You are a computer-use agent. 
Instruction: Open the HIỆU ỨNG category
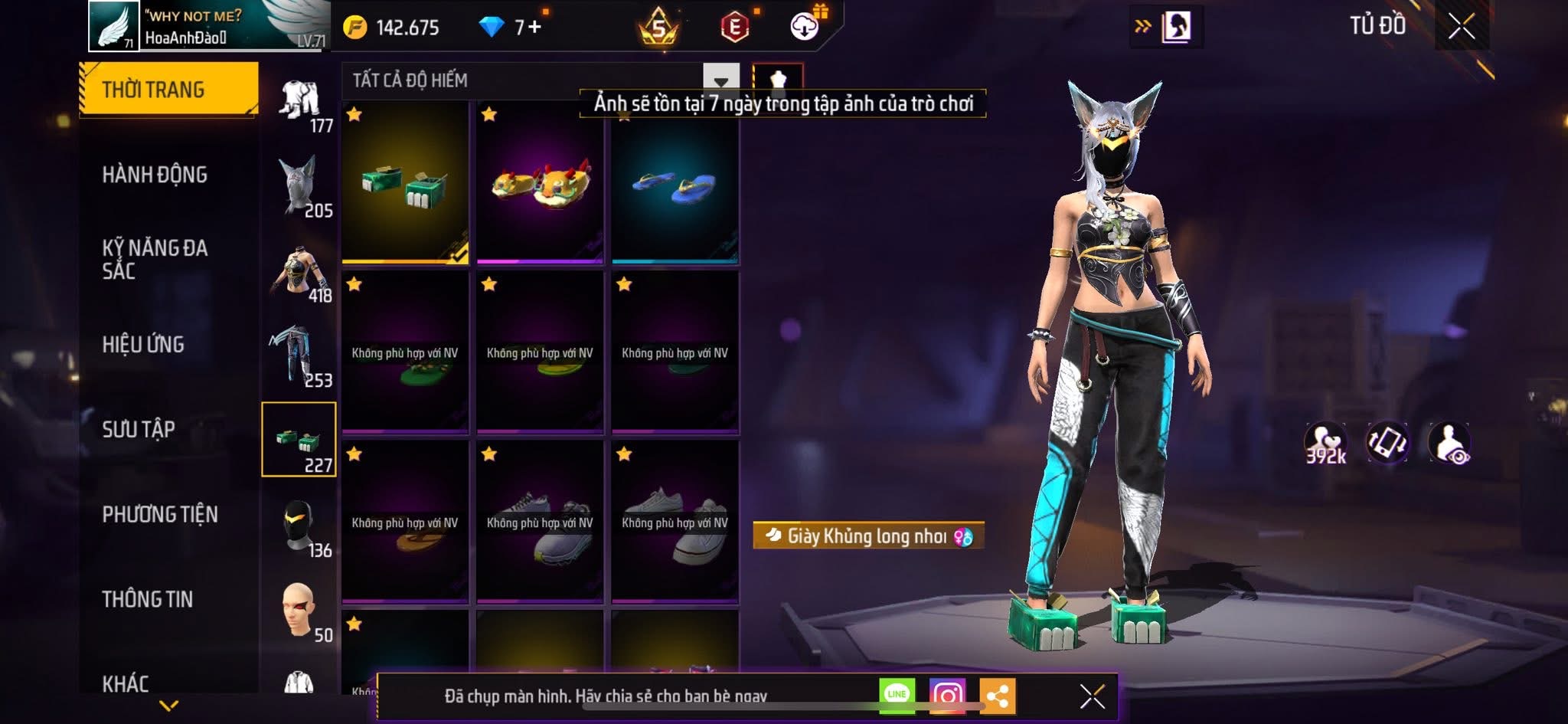click(x=143, y=345)
